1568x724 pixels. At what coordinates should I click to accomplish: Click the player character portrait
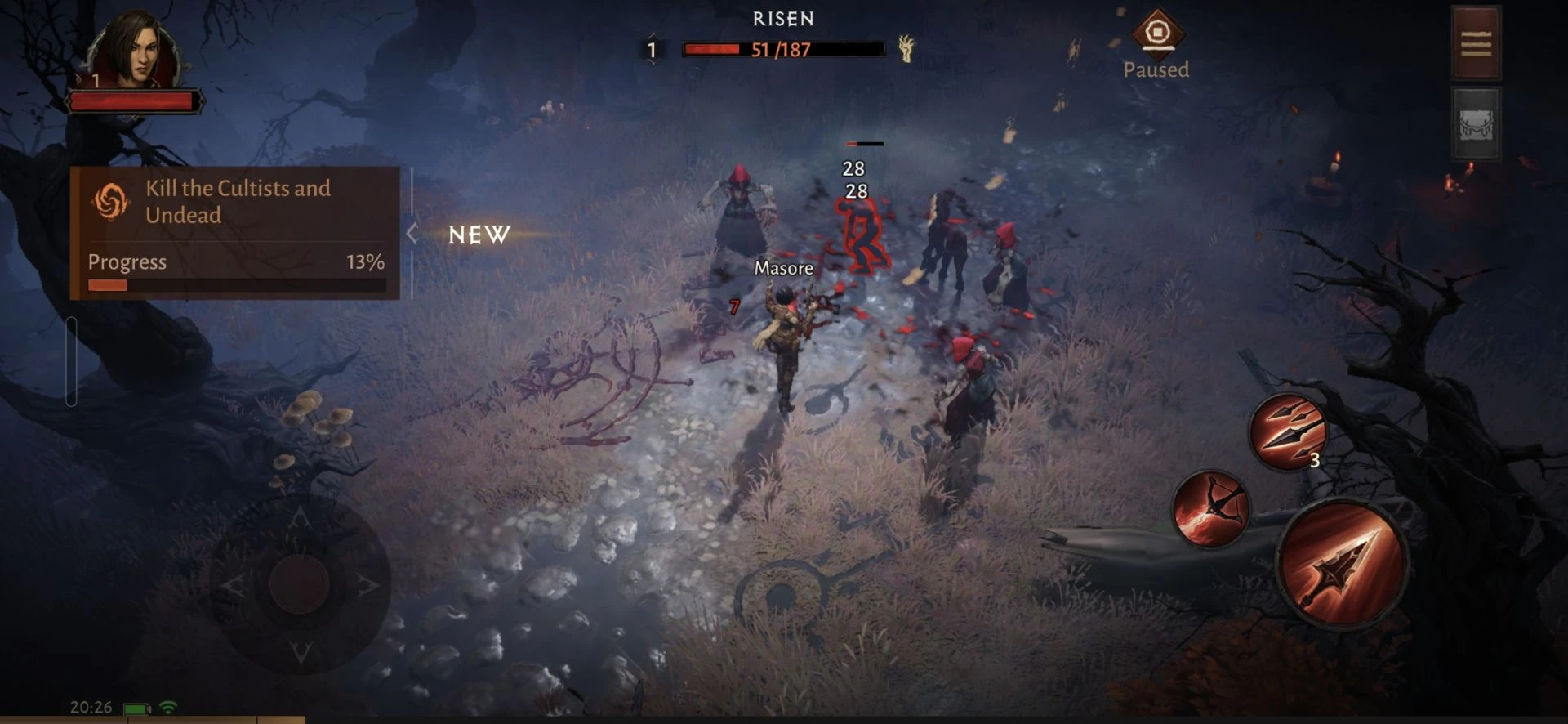coord(135,51)
